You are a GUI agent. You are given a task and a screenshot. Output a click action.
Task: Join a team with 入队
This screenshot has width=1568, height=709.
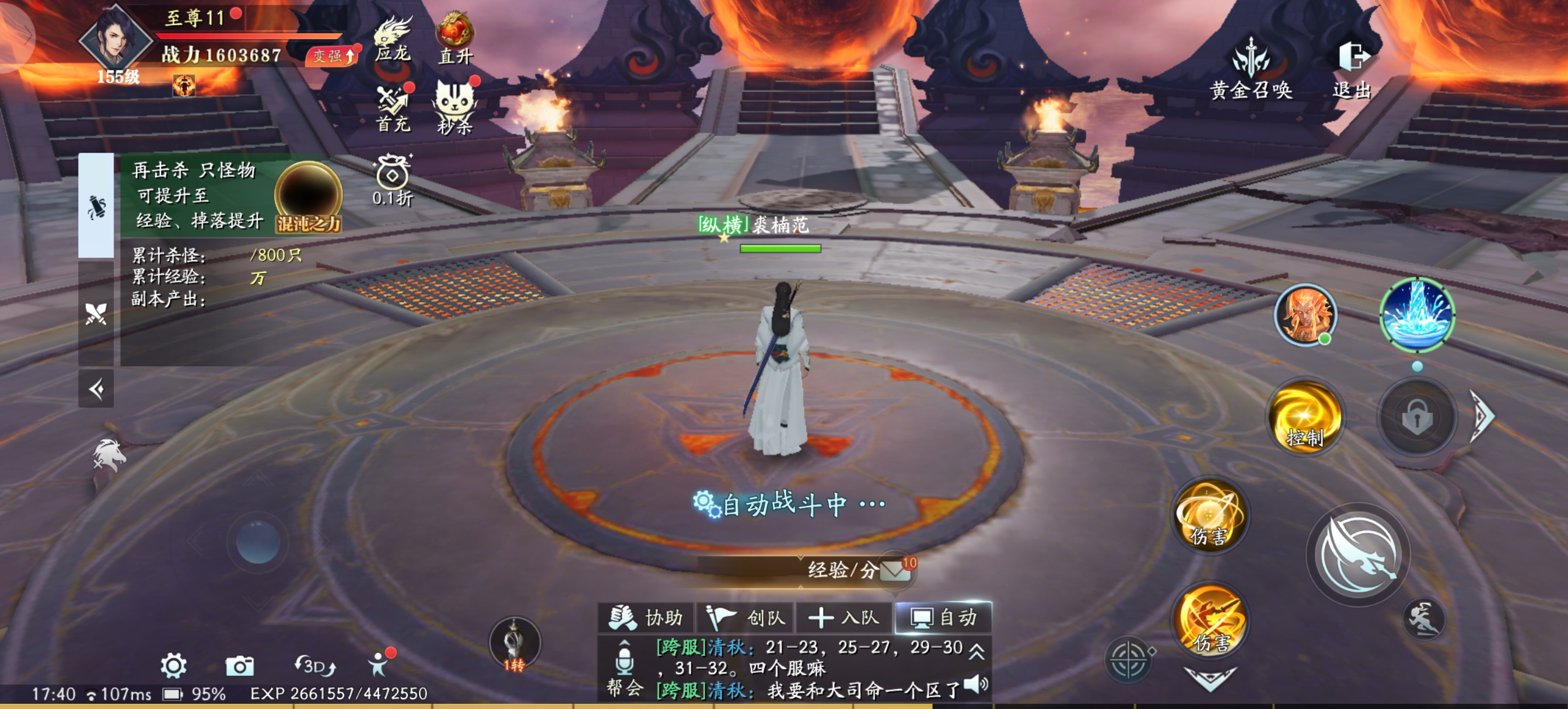[x=843, y=617]
